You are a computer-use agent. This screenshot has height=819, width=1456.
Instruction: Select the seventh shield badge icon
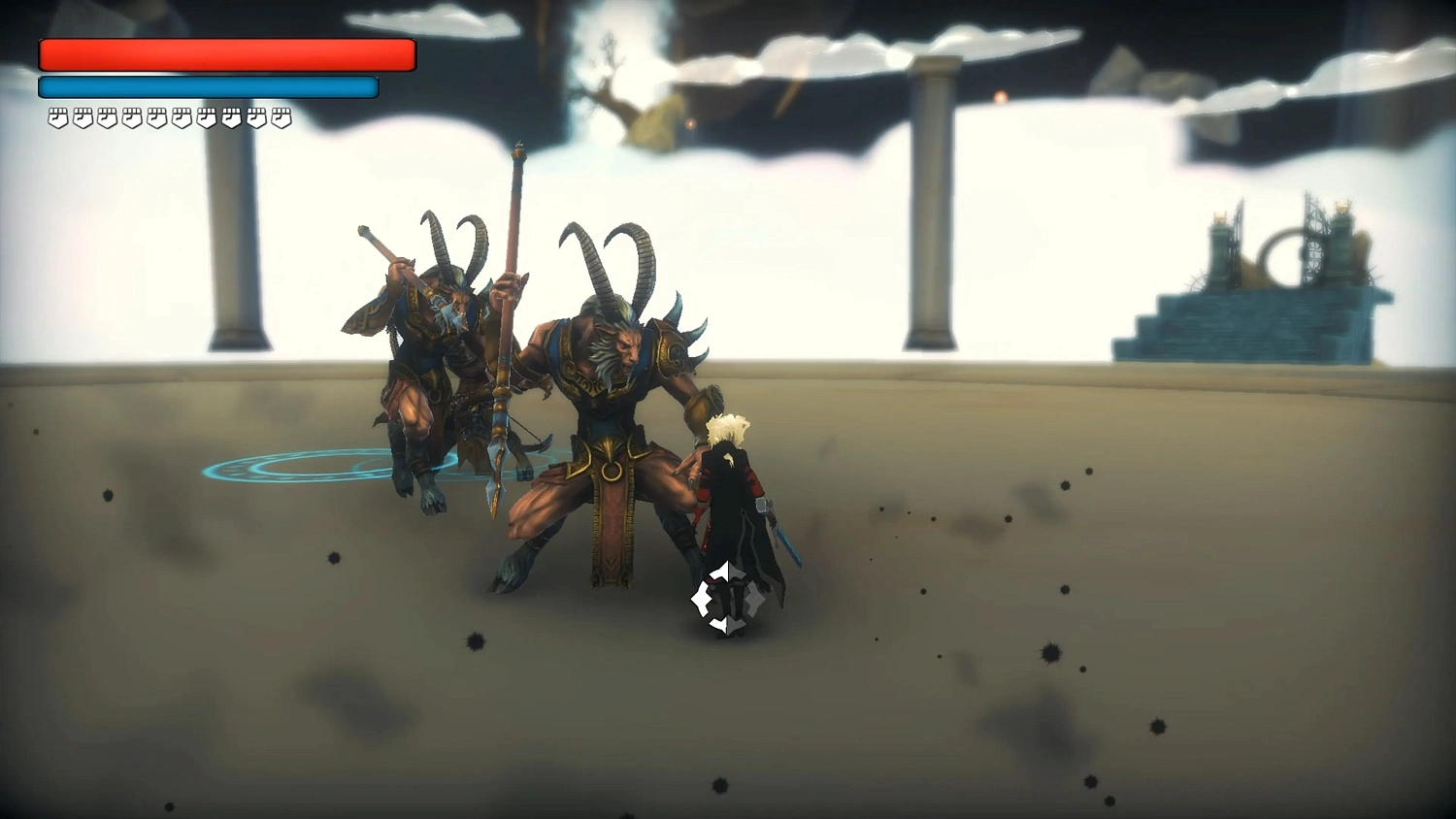(209, 118)
